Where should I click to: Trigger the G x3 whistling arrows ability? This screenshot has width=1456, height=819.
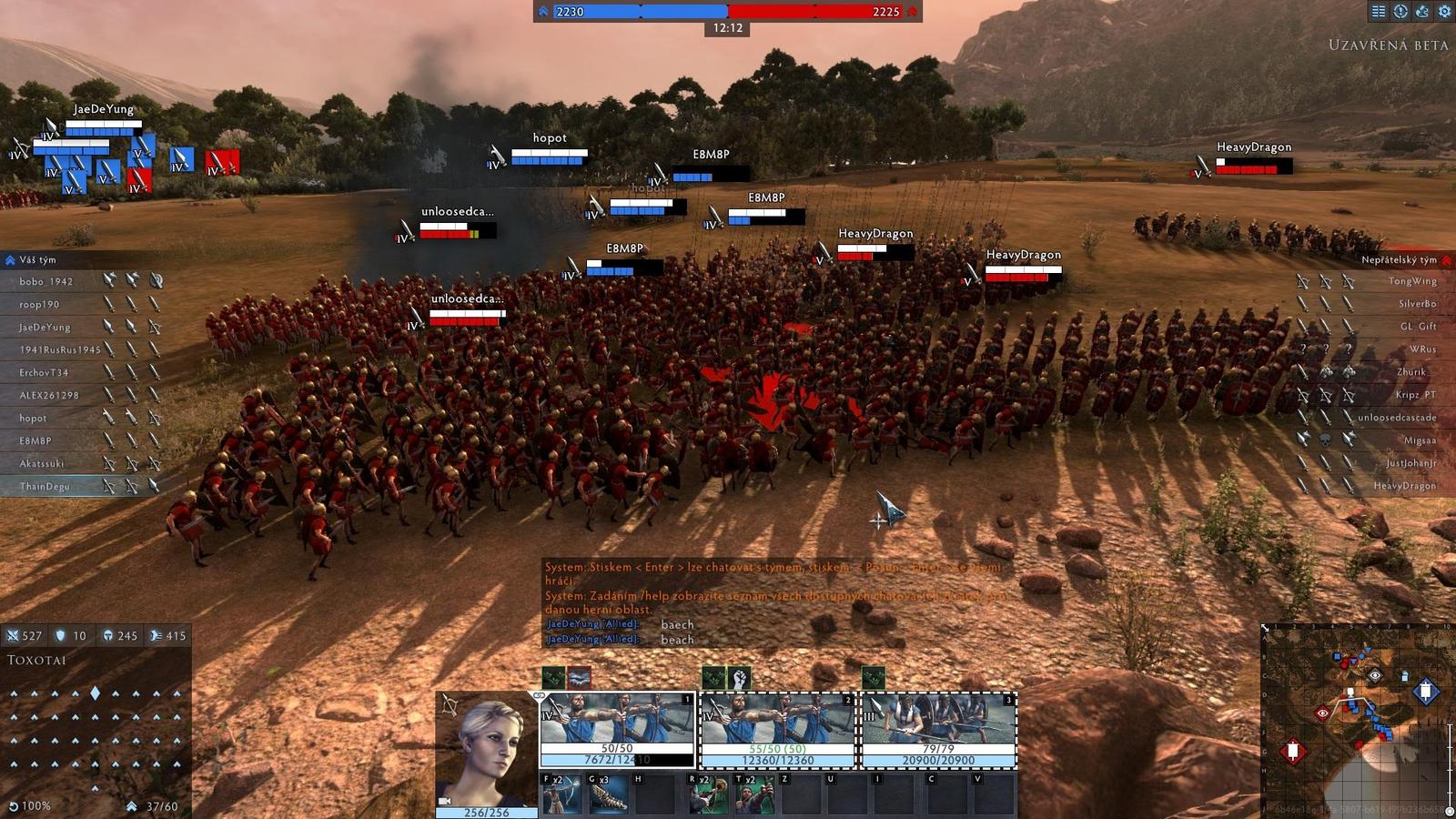608,794
